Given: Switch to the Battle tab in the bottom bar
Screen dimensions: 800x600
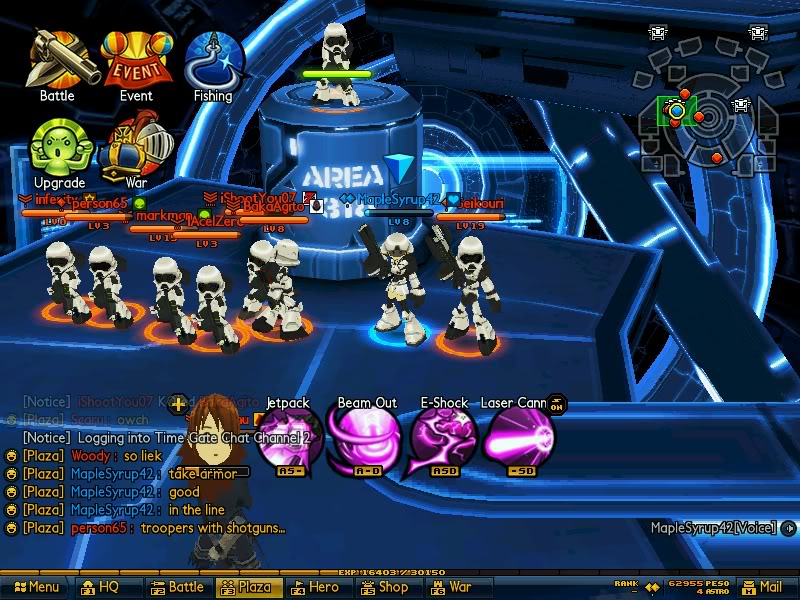Looking at the screenshot, I should [x=177, y=588].
